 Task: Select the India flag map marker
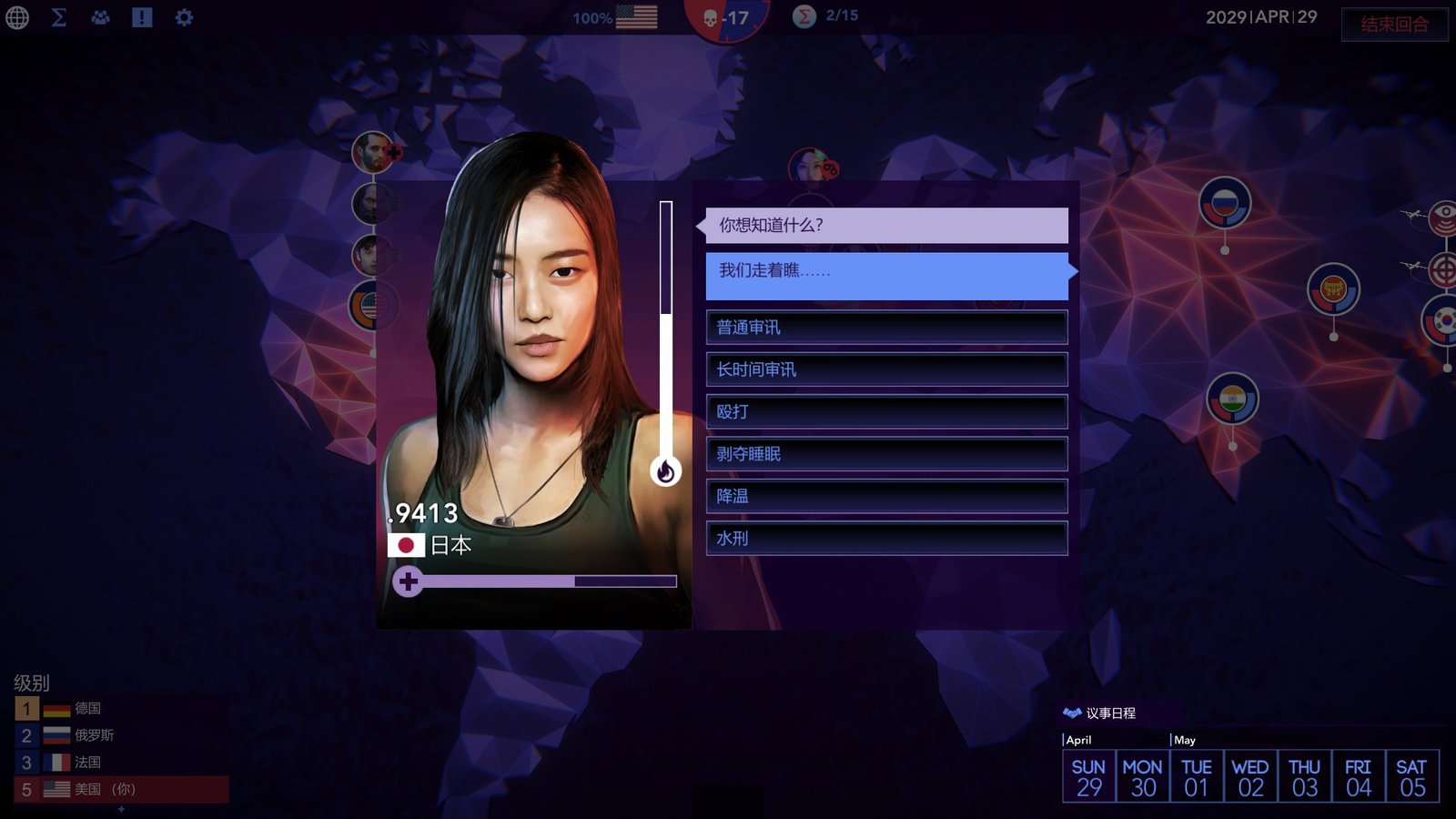(1232, 399)
